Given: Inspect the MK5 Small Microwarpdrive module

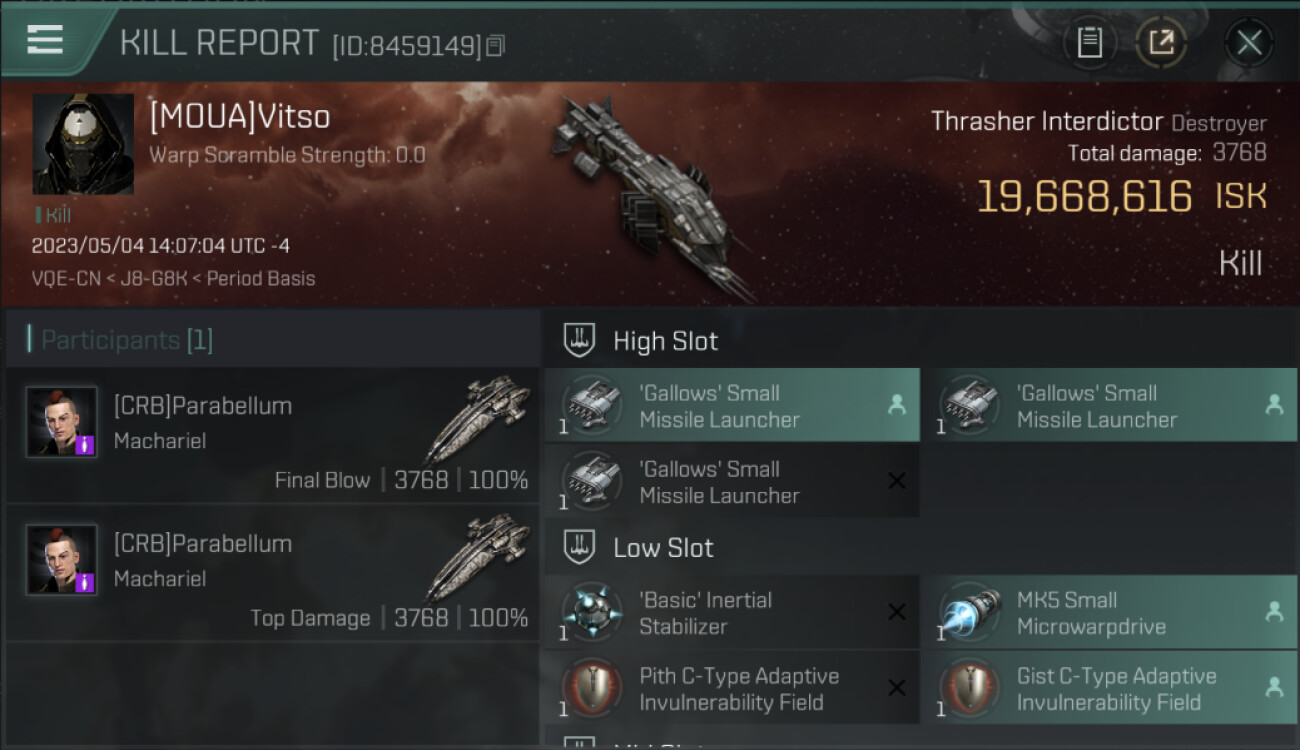Looking at the screenshot, I should pyautogui.click(x=1108, y=613).
